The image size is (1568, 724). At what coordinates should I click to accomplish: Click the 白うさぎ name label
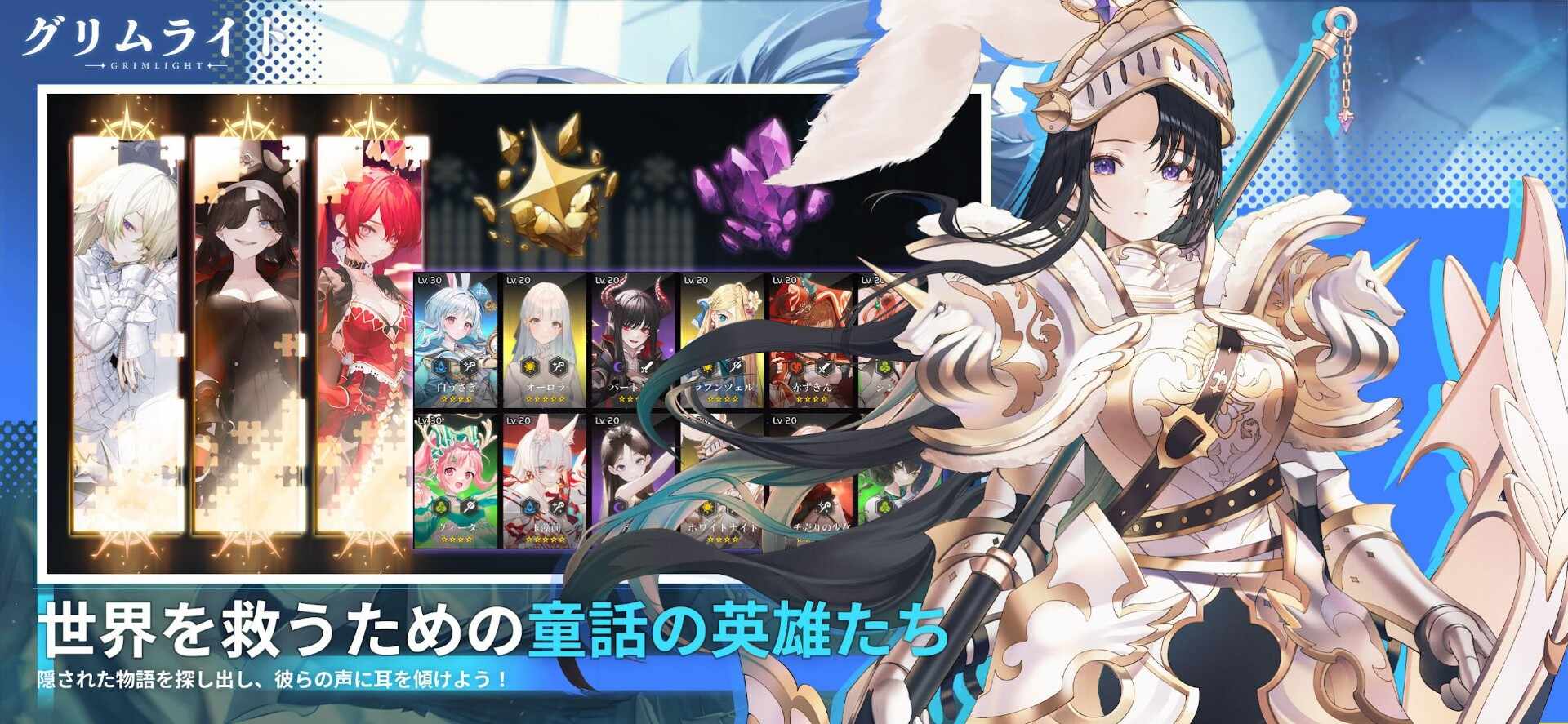[456, 387]
